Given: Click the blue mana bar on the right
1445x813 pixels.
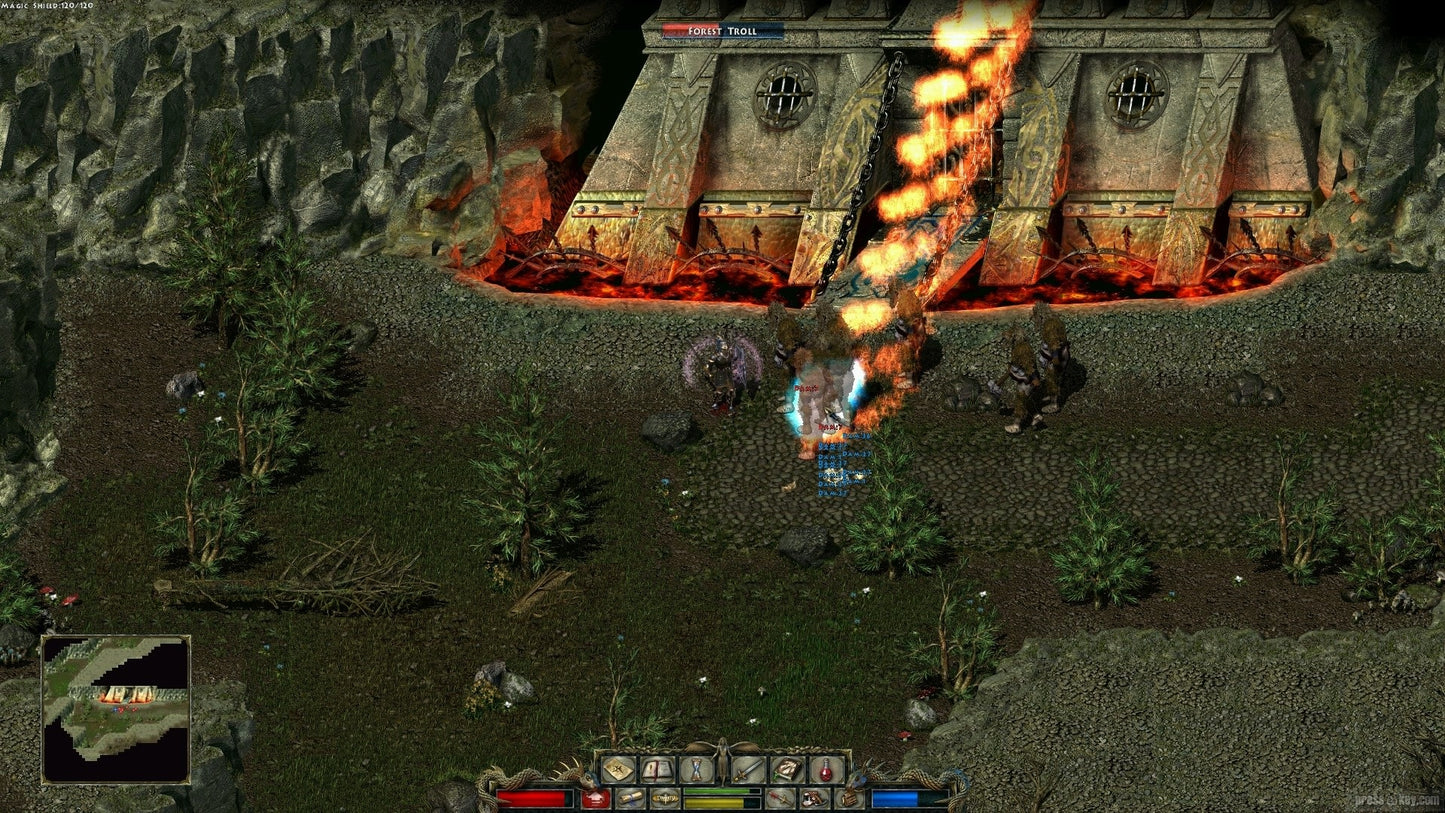Looking at the screenshot, I should (910, 797).
